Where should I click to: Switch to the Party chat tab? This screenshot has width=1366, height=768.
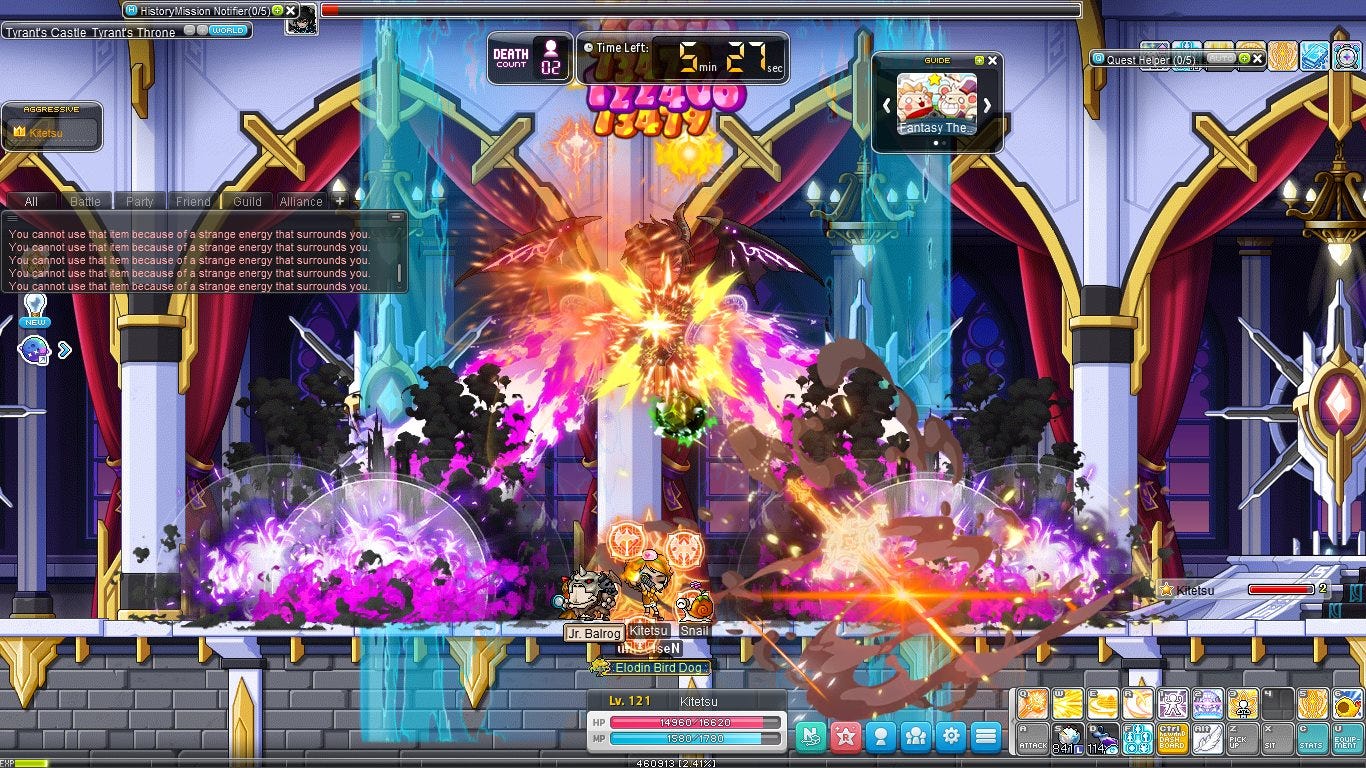pos(138,201)
